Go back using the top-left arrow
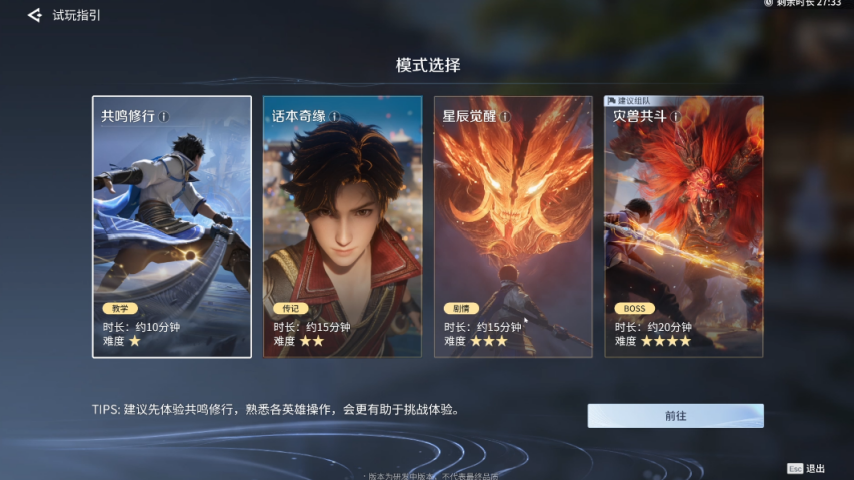Image resolution: width=854 pixels, height=480 pixels. click(35, 15)
